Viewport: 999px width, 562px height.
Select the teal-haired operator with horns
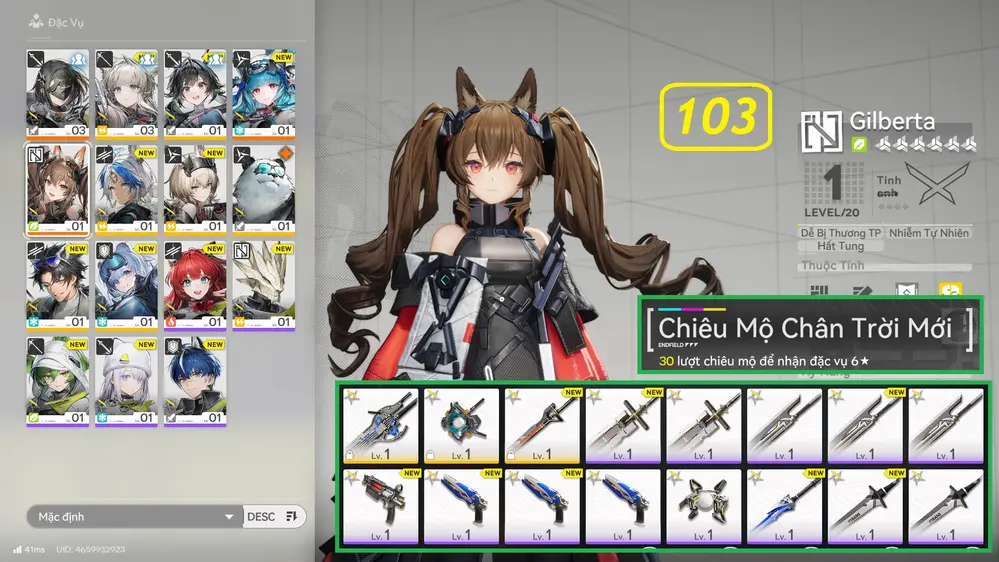(264, 91)
